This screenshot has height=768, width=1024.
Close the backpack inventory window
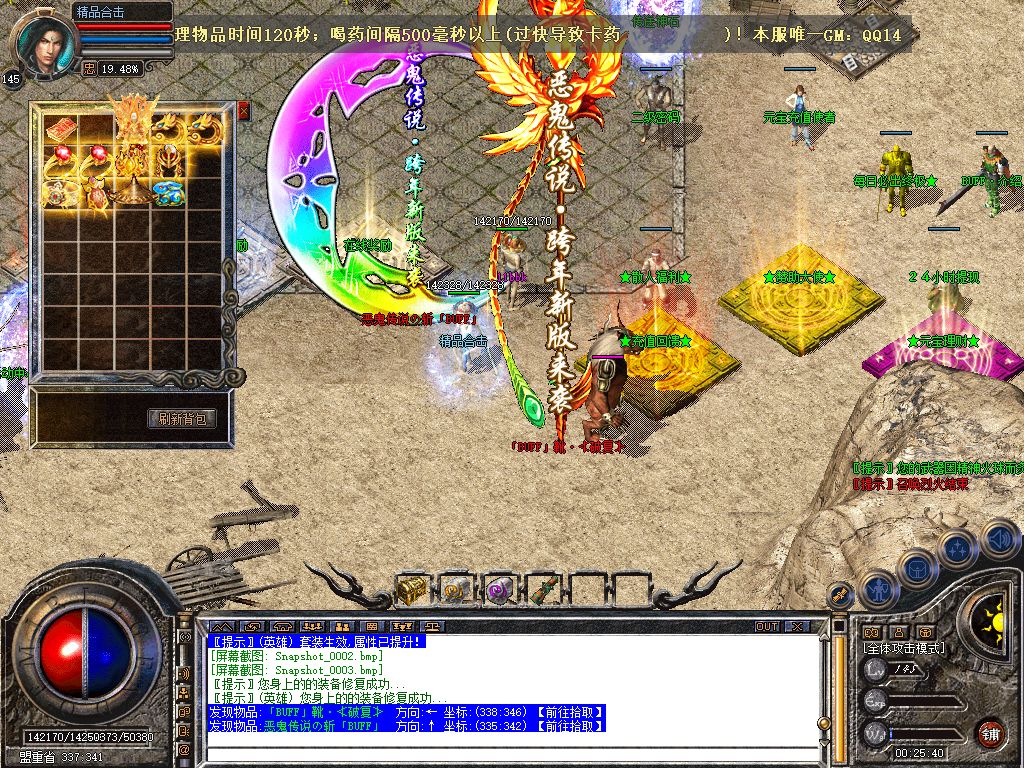coord(243,111)
